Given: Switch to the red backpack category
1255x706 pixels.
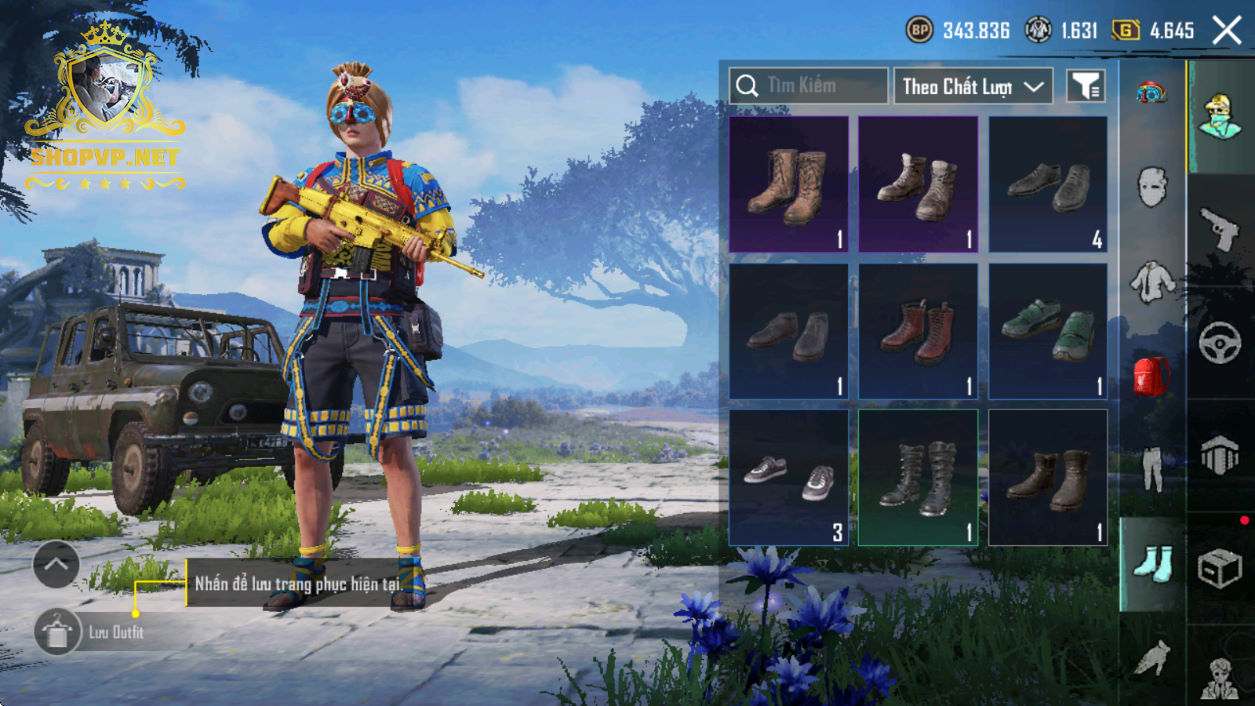Looking at the screenshot, I should (1152, 375).
